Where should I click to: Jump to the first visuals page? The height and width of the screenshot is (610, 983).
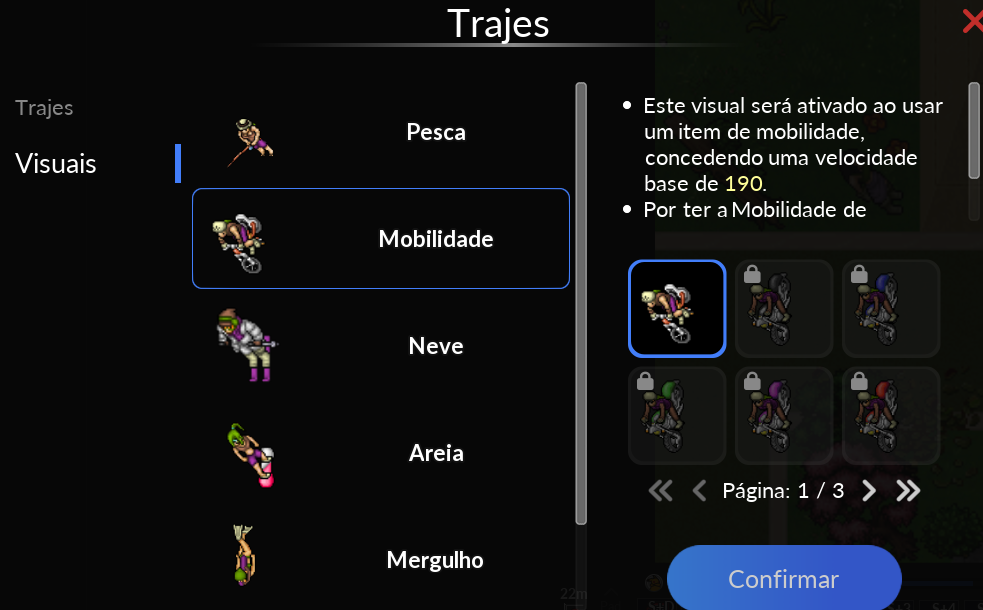pos(660,491)
